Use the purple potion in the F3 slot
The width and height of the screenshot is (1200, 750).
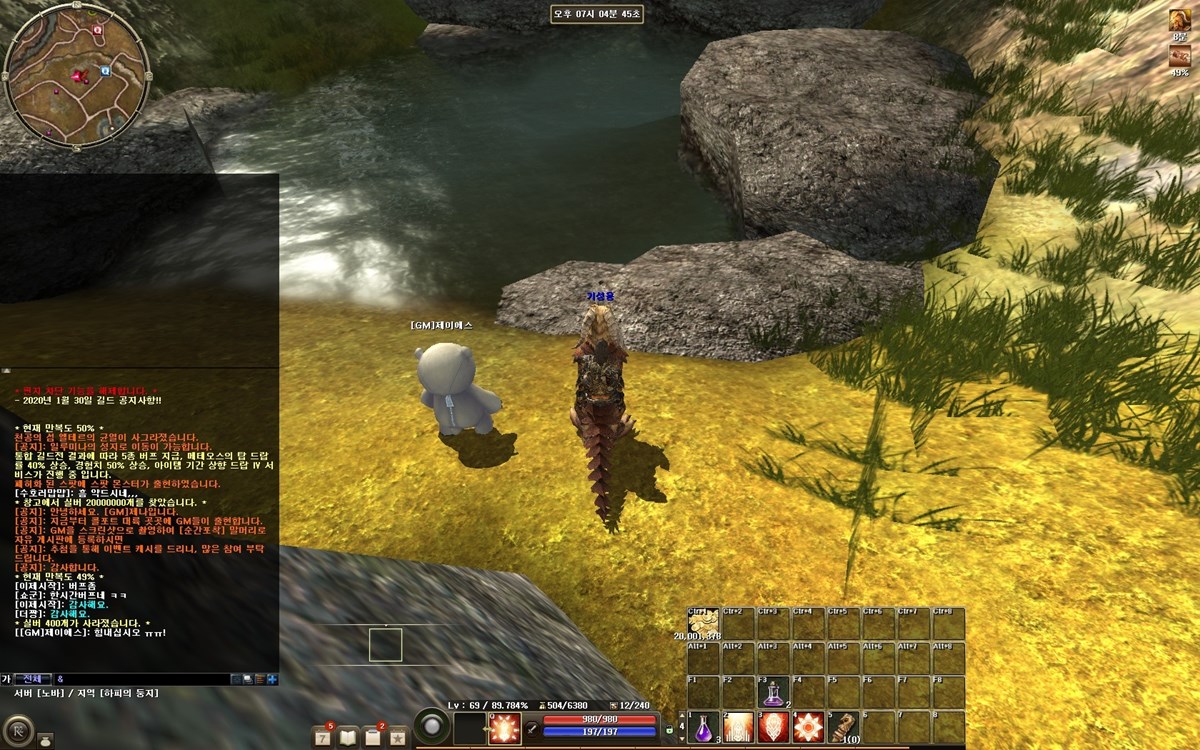(x=773, y=692)
